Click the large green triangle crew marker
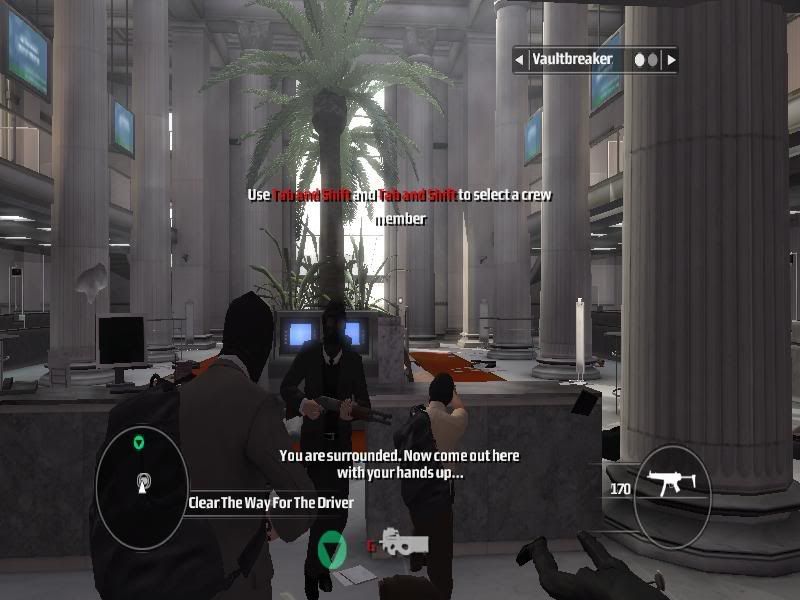 pos(331,549)
